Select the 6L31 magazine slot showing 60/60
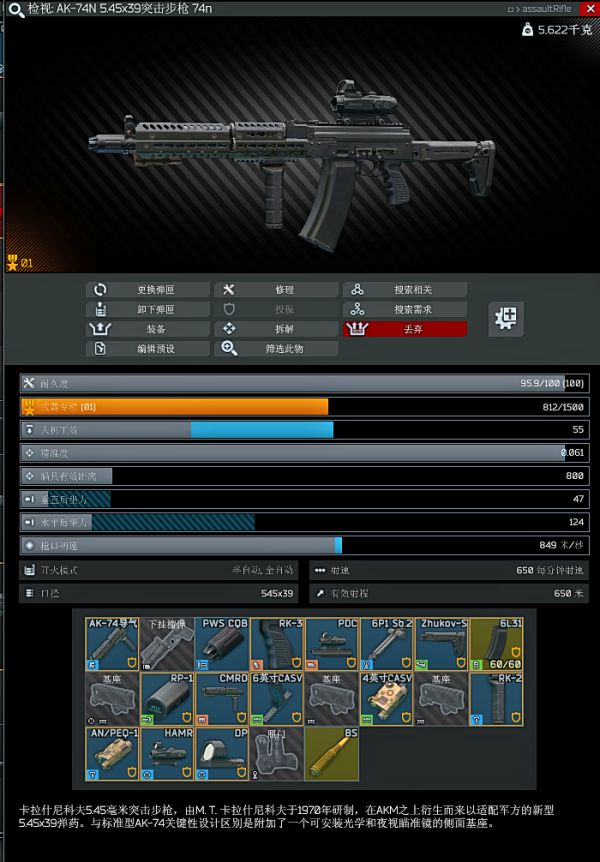Viewport: 600px width, 862px height. point(496,644)
